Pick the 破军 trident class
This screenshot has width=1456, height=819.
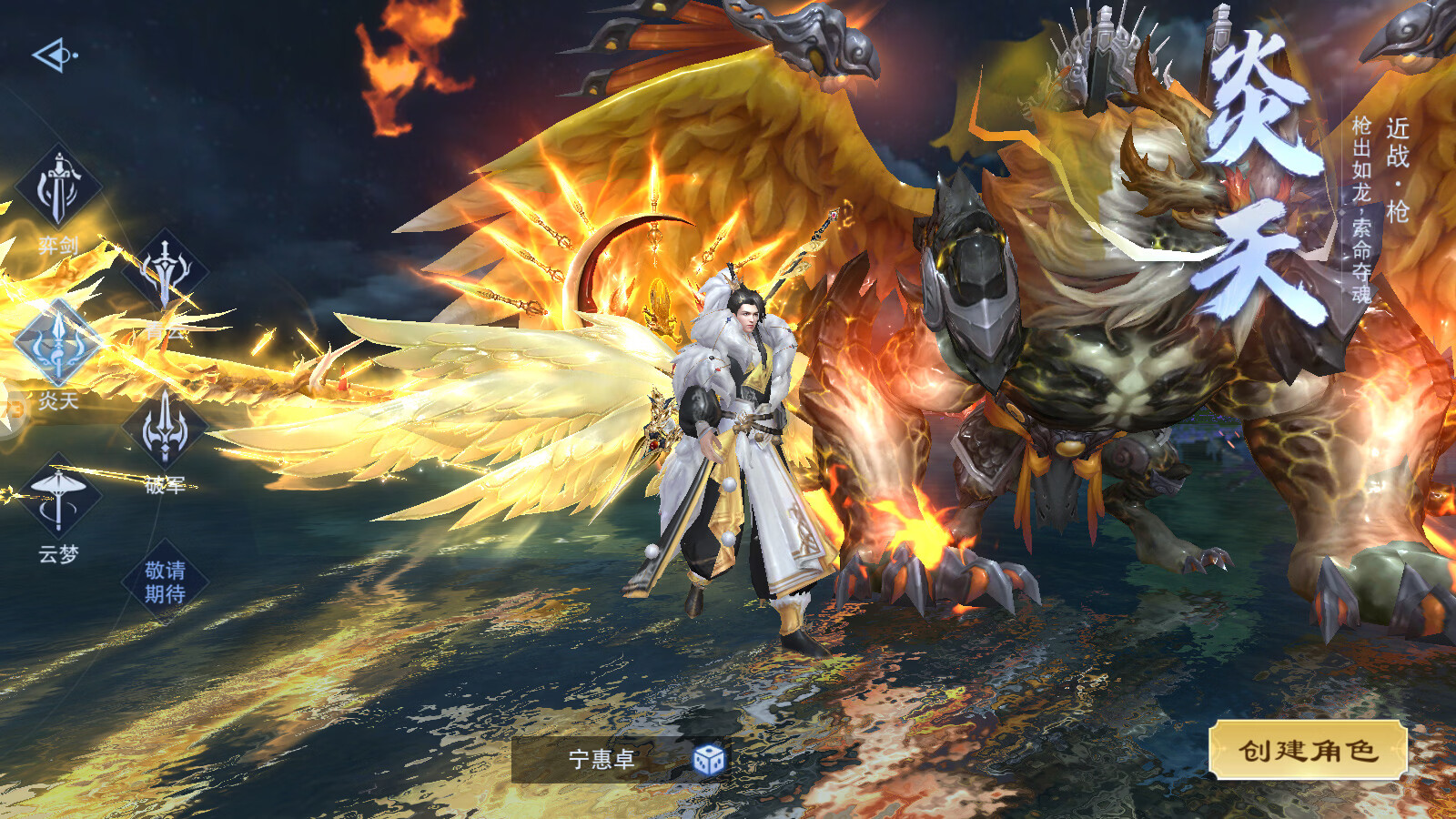coord(165,428)
